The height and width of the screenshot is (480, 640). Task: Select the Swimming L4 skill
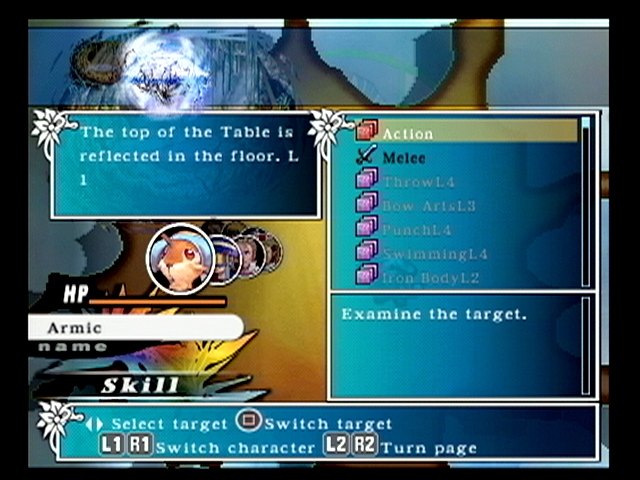point(434,253)
